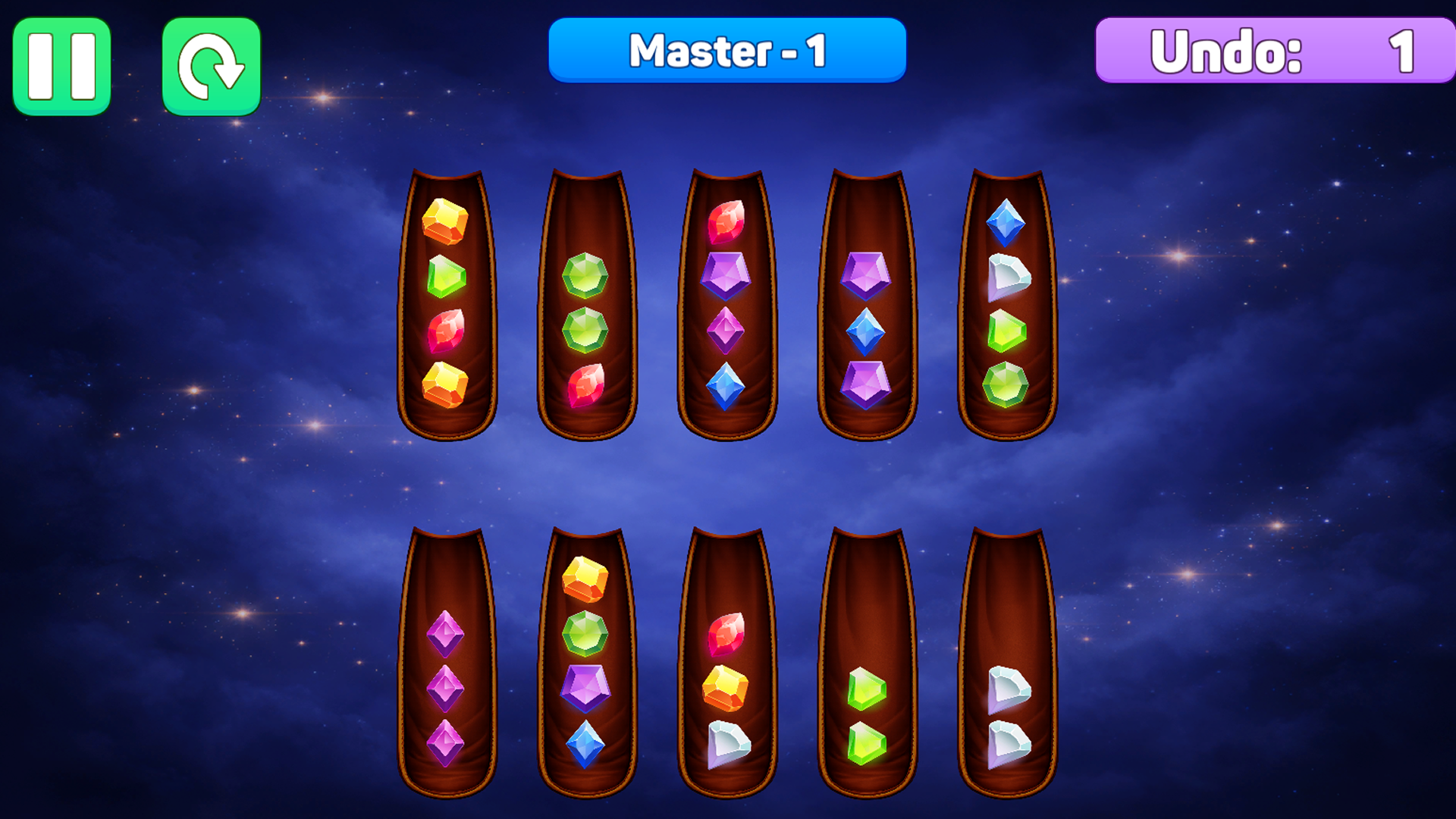Select the green gem in the bottom fourth slot
Image resolution: width=1456 pixels, height=819 pixels.
(x=867, y=686)
